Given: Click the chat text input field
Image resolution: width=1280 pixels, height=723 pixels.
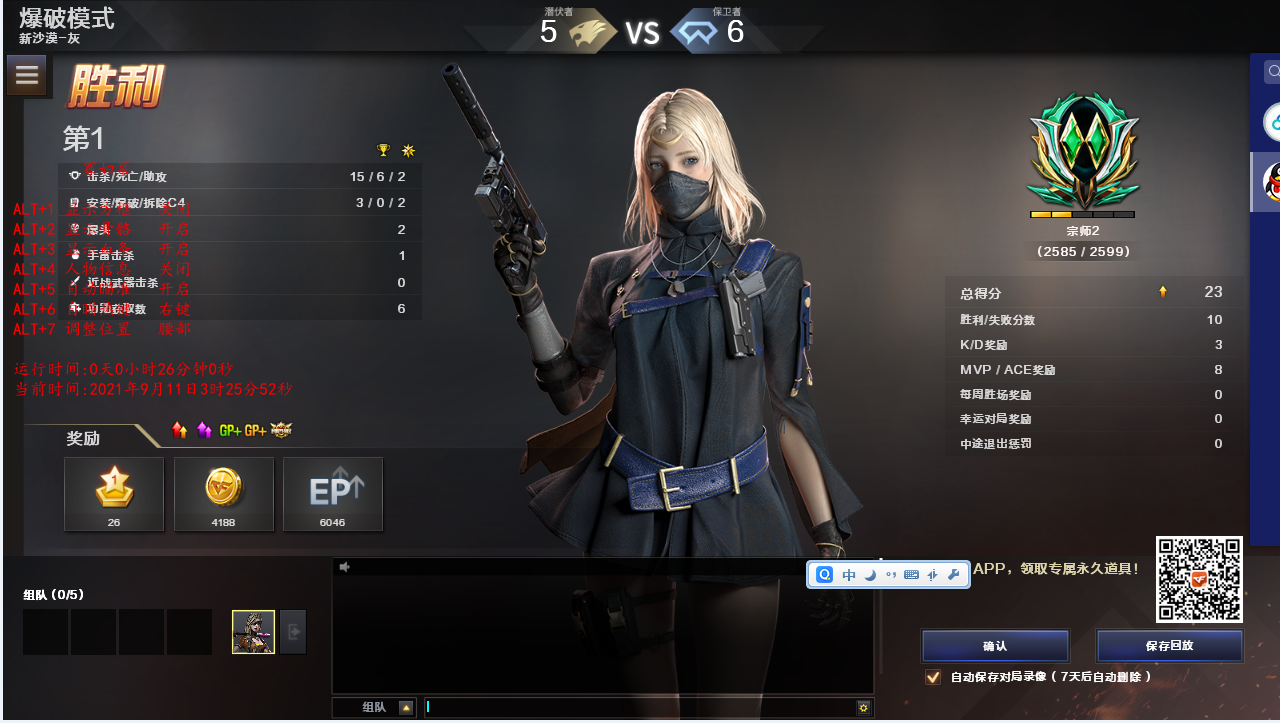Looking at the screenshot, I should (x=640, y=707).
